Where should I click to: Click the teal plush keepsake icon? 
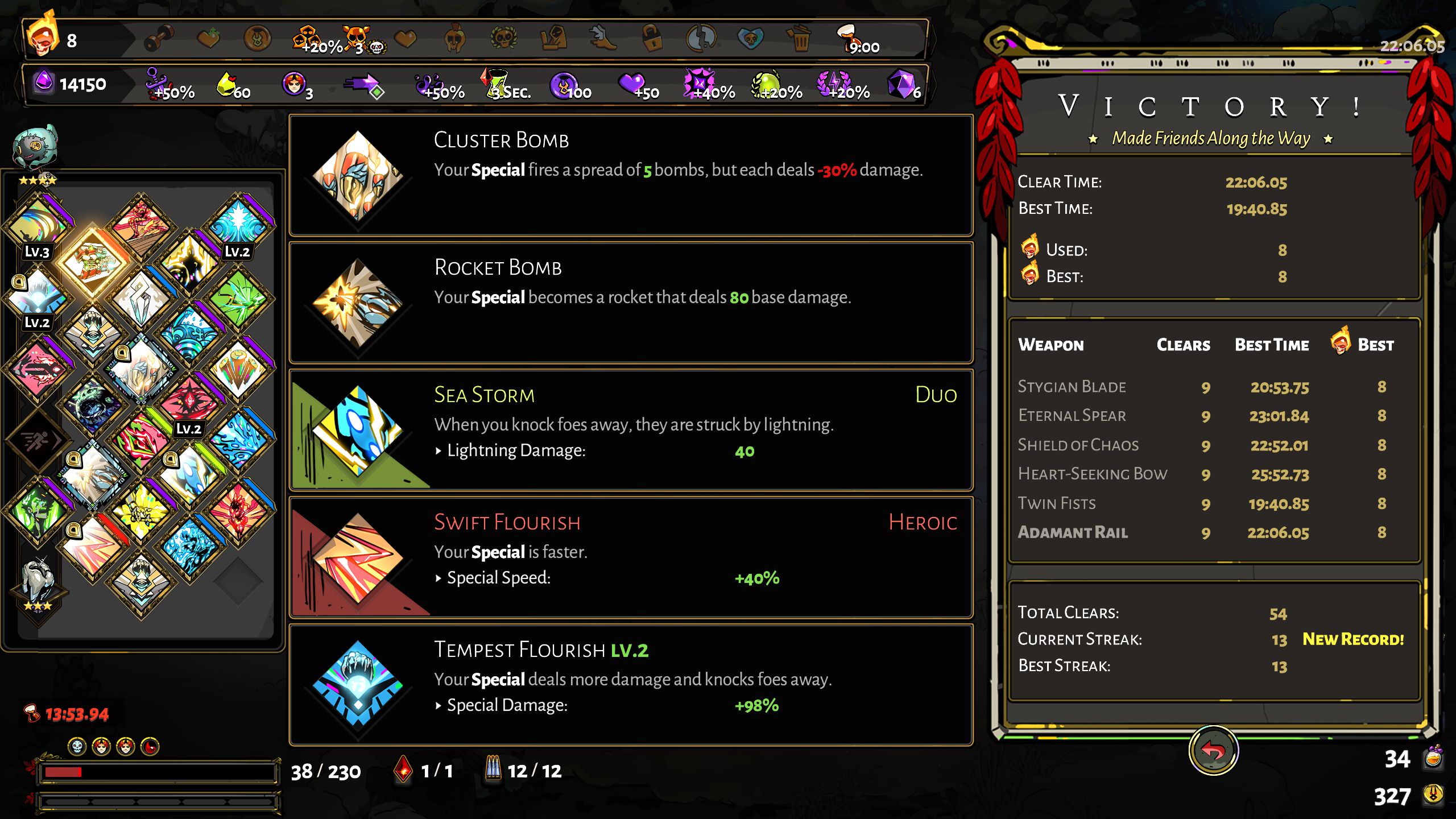pos(35,148)
